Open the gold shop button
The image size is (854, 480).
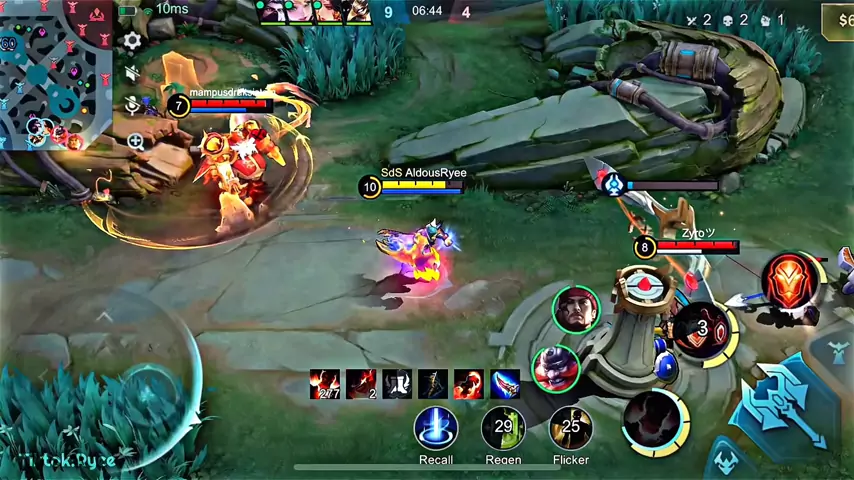(x=838, y=19)
